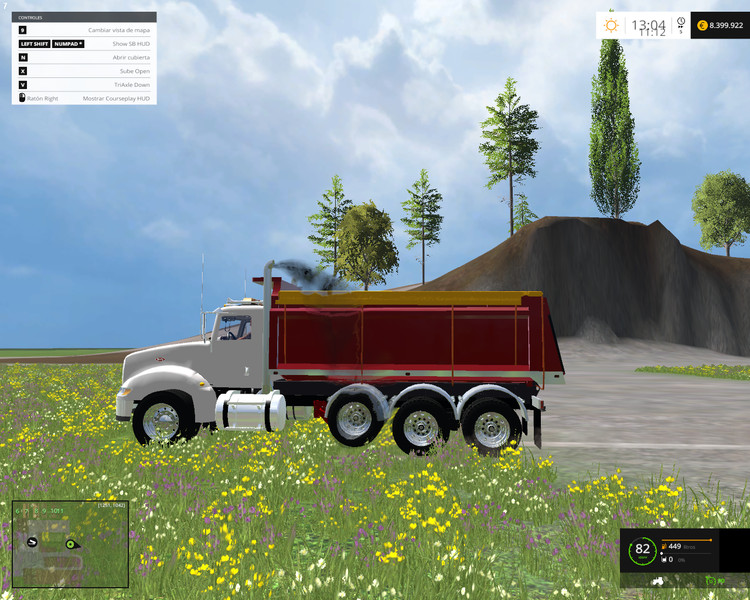Select the white tractor icon below speedometer
Viewport: 750px width, 600px height.
click(656, 580)
